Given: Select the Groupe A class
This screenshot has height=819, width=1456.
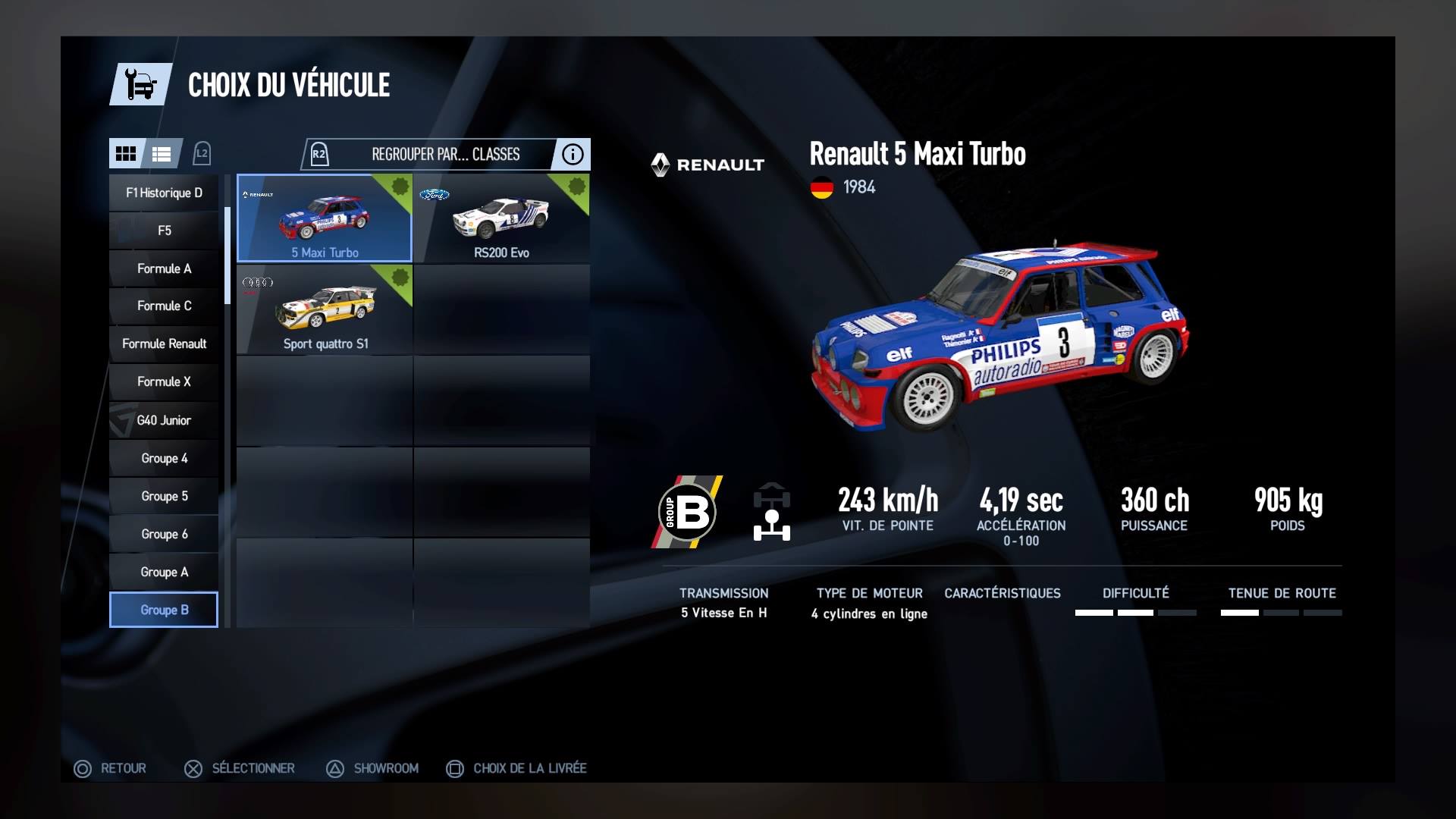Looking at the screenshot, I should pyautogui.click(x=164, y=572).
